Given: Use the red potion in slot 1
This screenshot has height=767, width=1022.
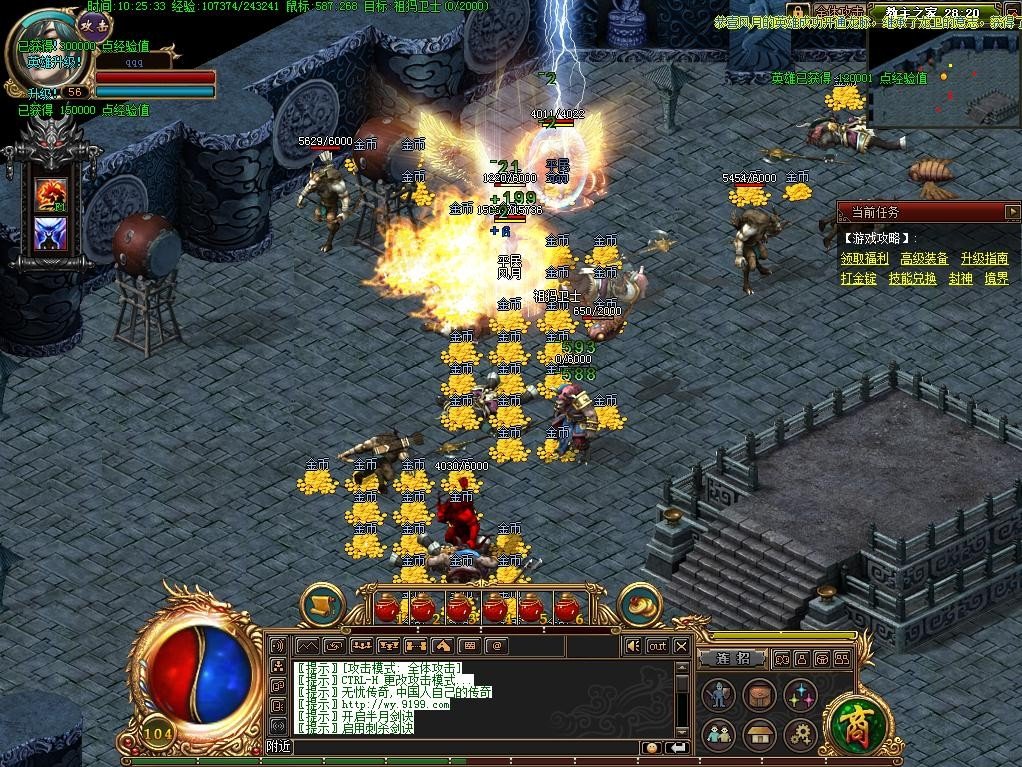Looking at the screenshot, I should tap(387, 607).
